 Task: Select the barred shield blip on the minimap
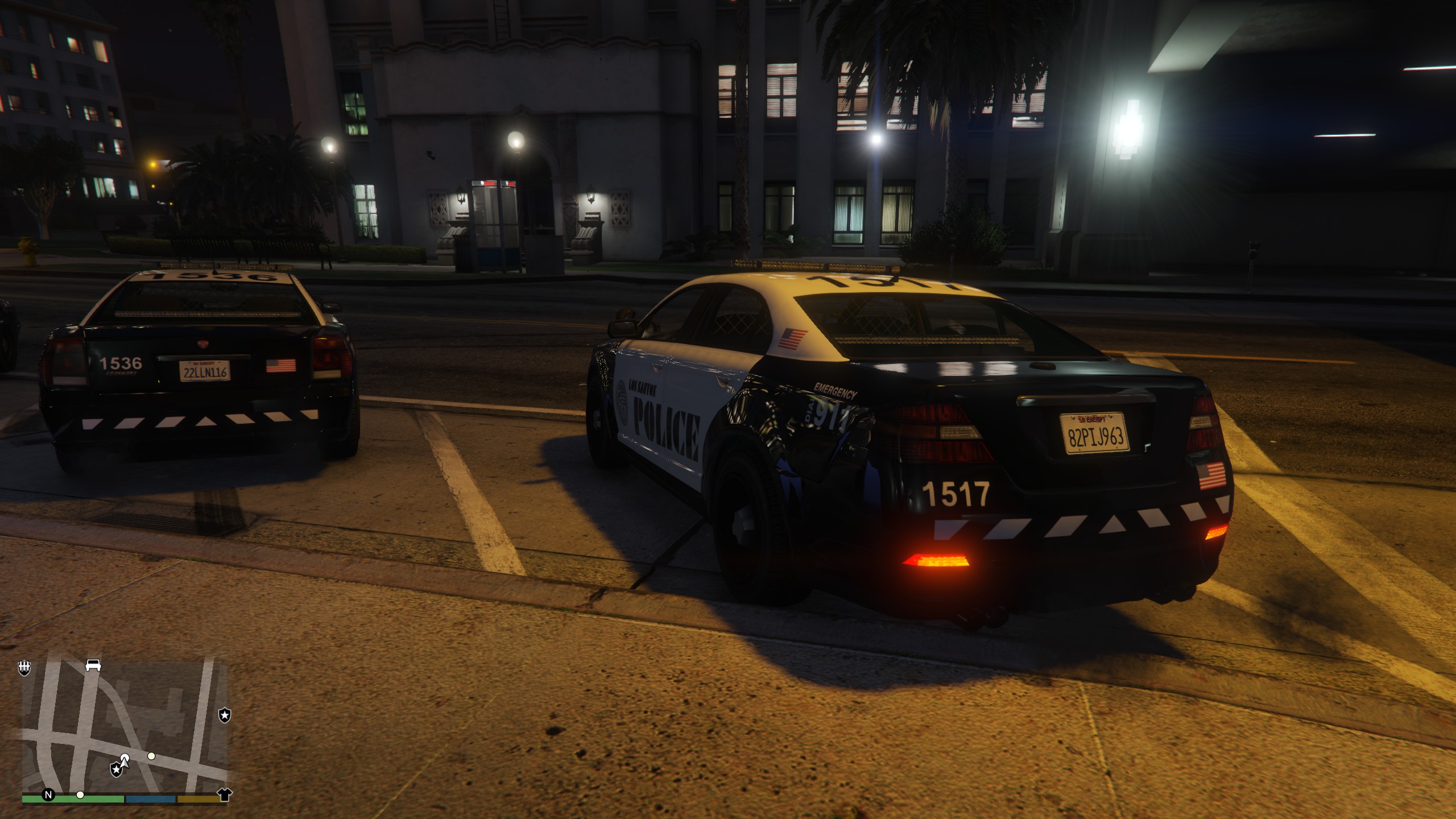click(24, 668)
